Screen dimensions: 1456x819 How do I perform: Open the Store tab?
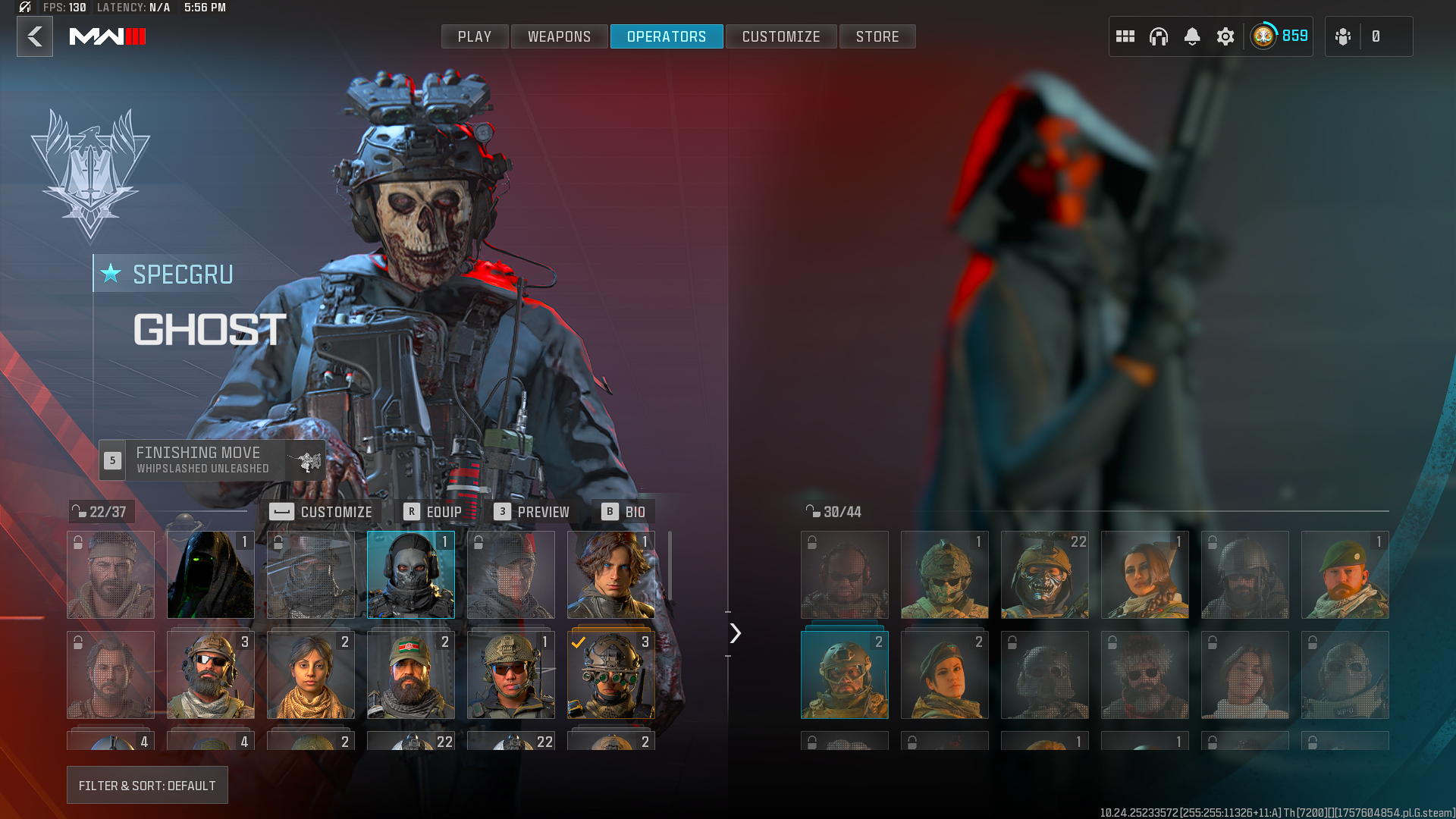(877, 36)
